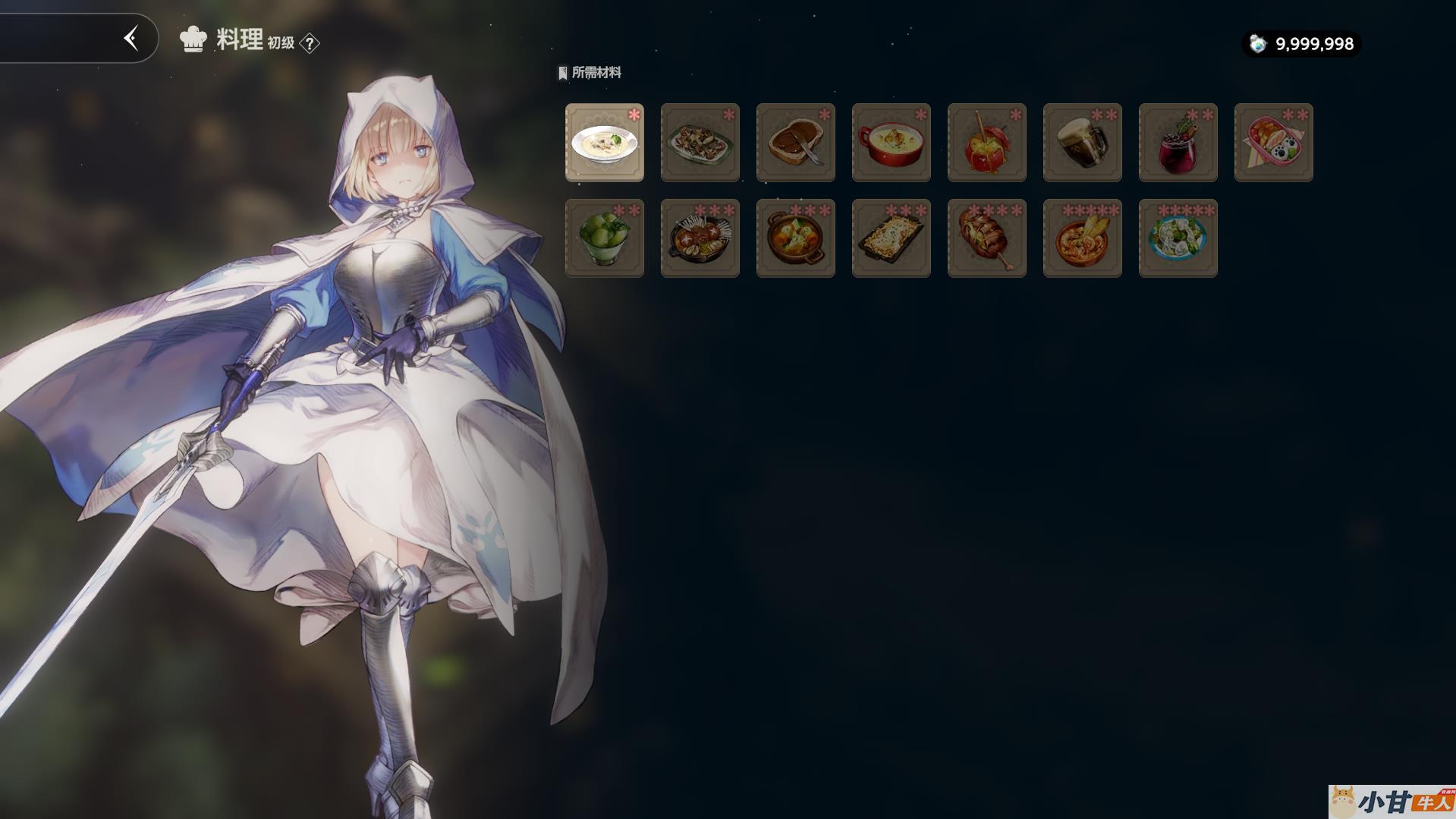The height and width of the screenshot is (819, 1456).
Task: Choose the dark beer mug recipe
Action: coord(1082,143)
